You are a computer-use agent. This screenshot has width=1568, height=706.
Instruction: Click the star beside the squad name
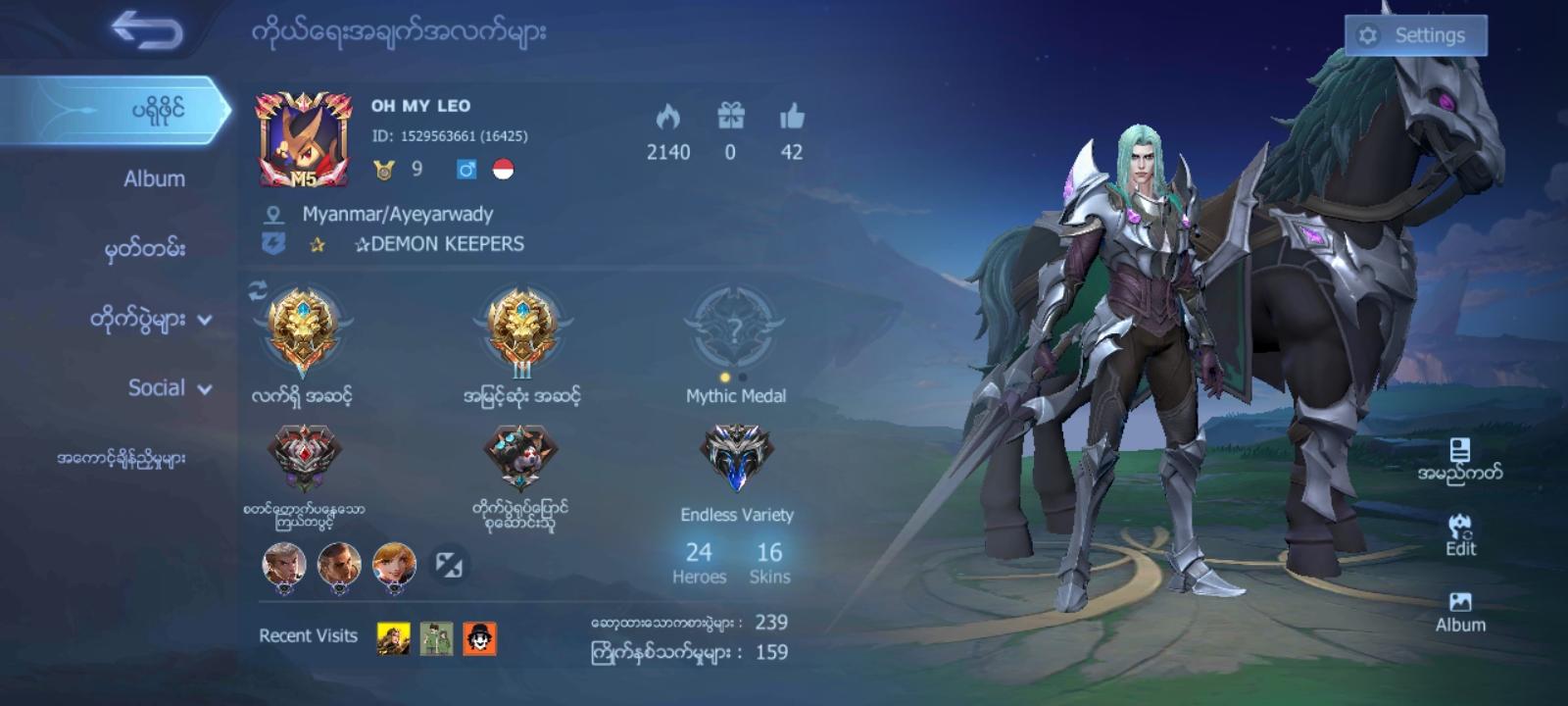coord(318,245)
